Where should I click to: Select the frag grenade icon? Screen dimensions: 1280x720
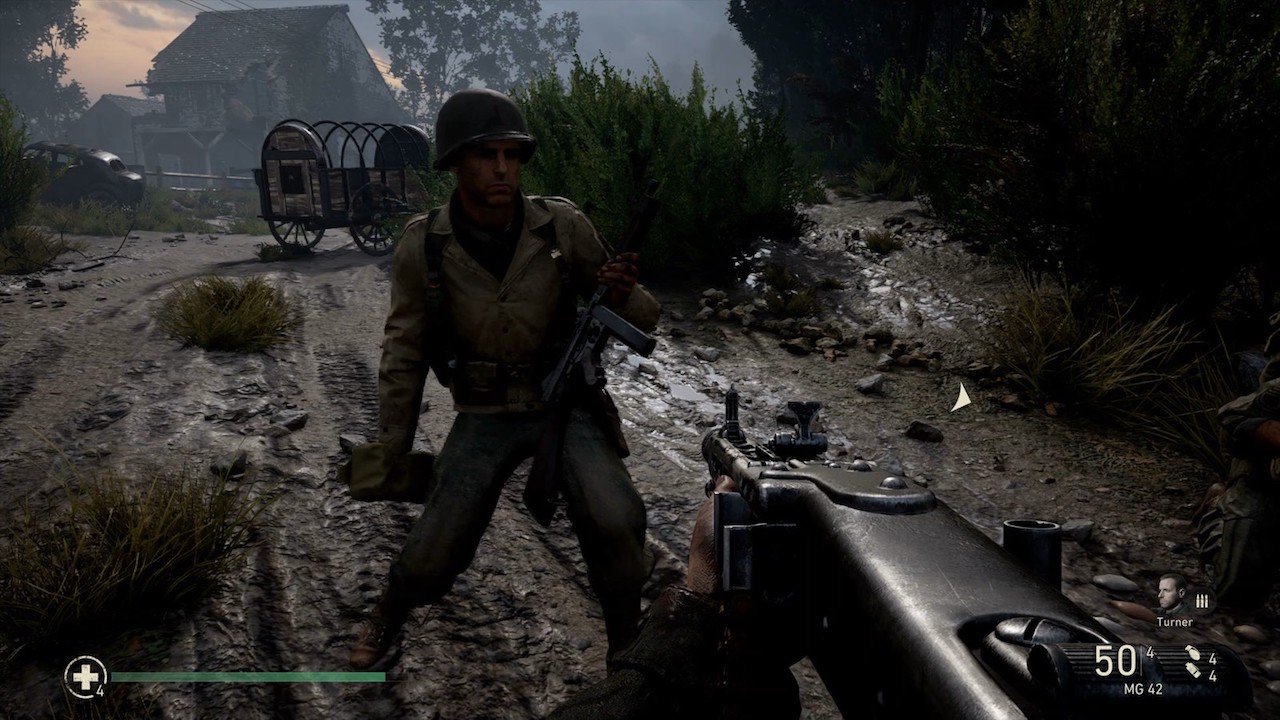click(1193, 653)
